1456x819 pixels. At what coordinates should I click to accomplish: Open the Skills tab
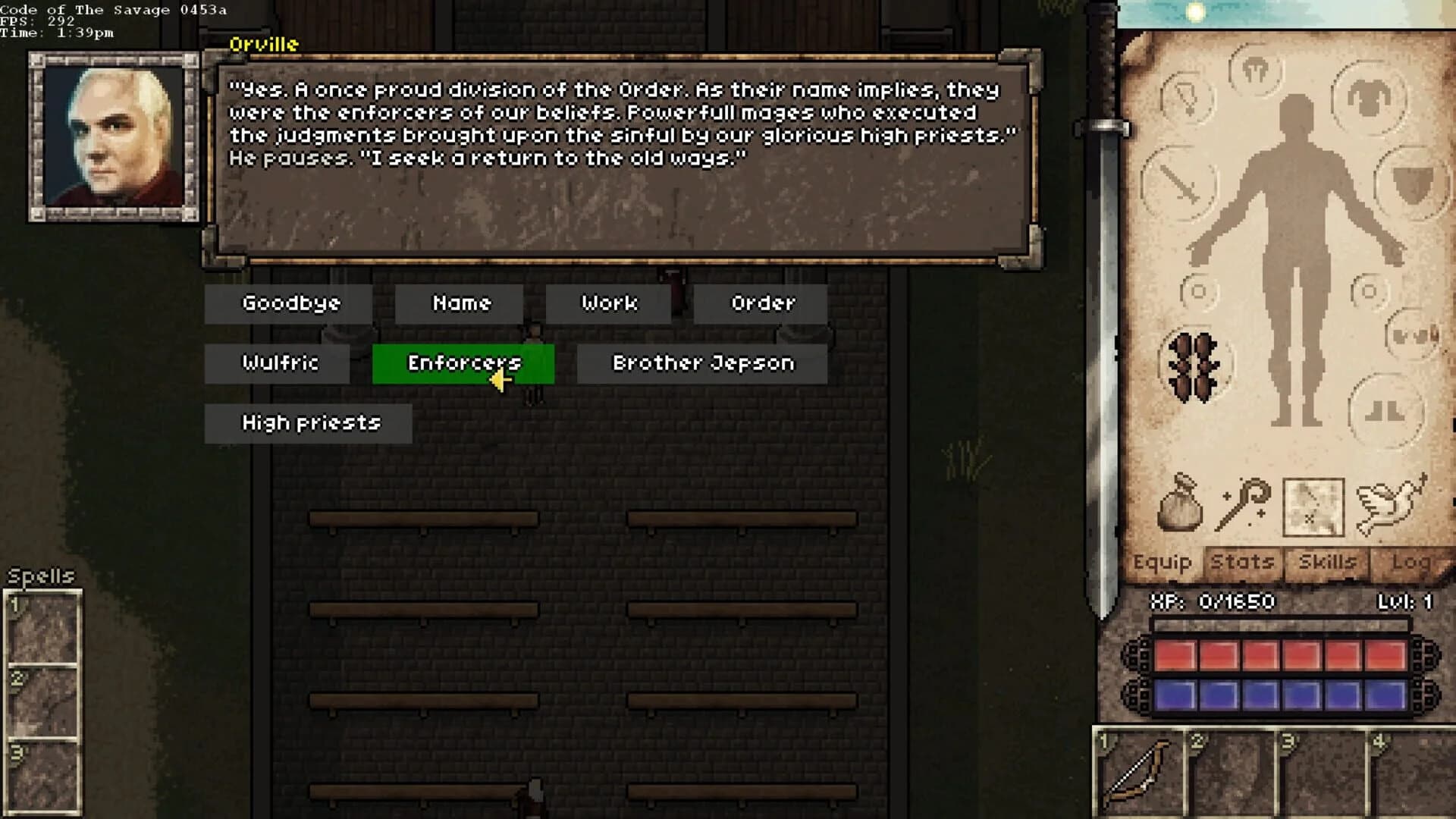[1326, 563]
